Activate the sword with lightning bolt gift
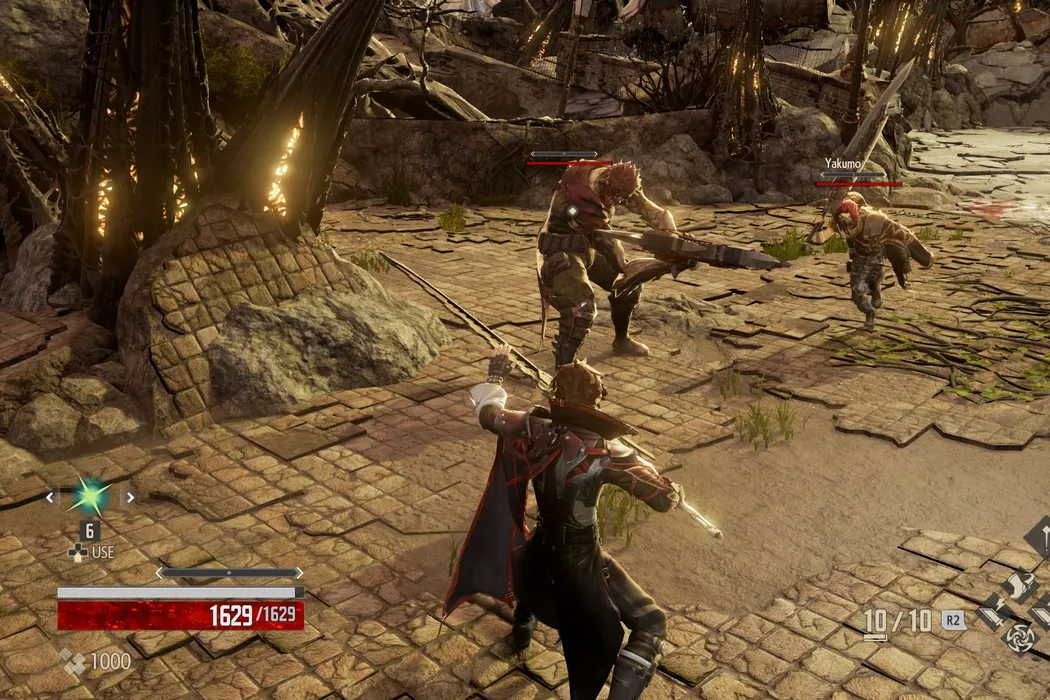Image resolution: width=1050 pixels, height=700 pixels. point(993,612)
